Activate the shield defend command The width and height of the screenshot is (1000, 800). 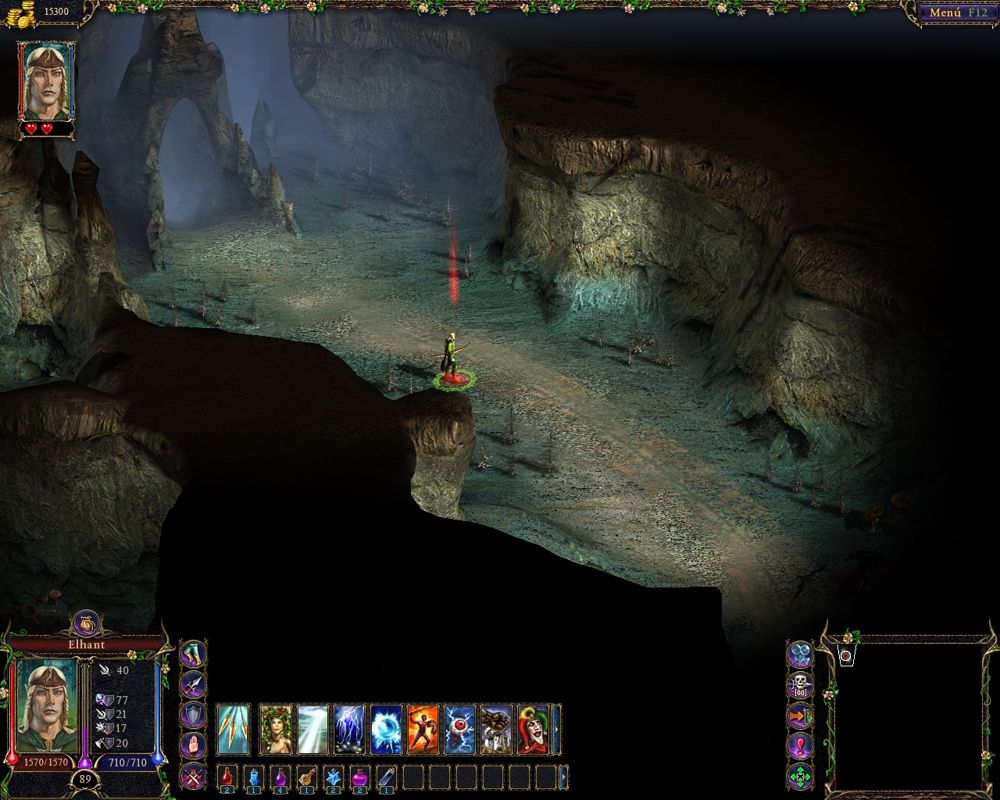[193, 715]
